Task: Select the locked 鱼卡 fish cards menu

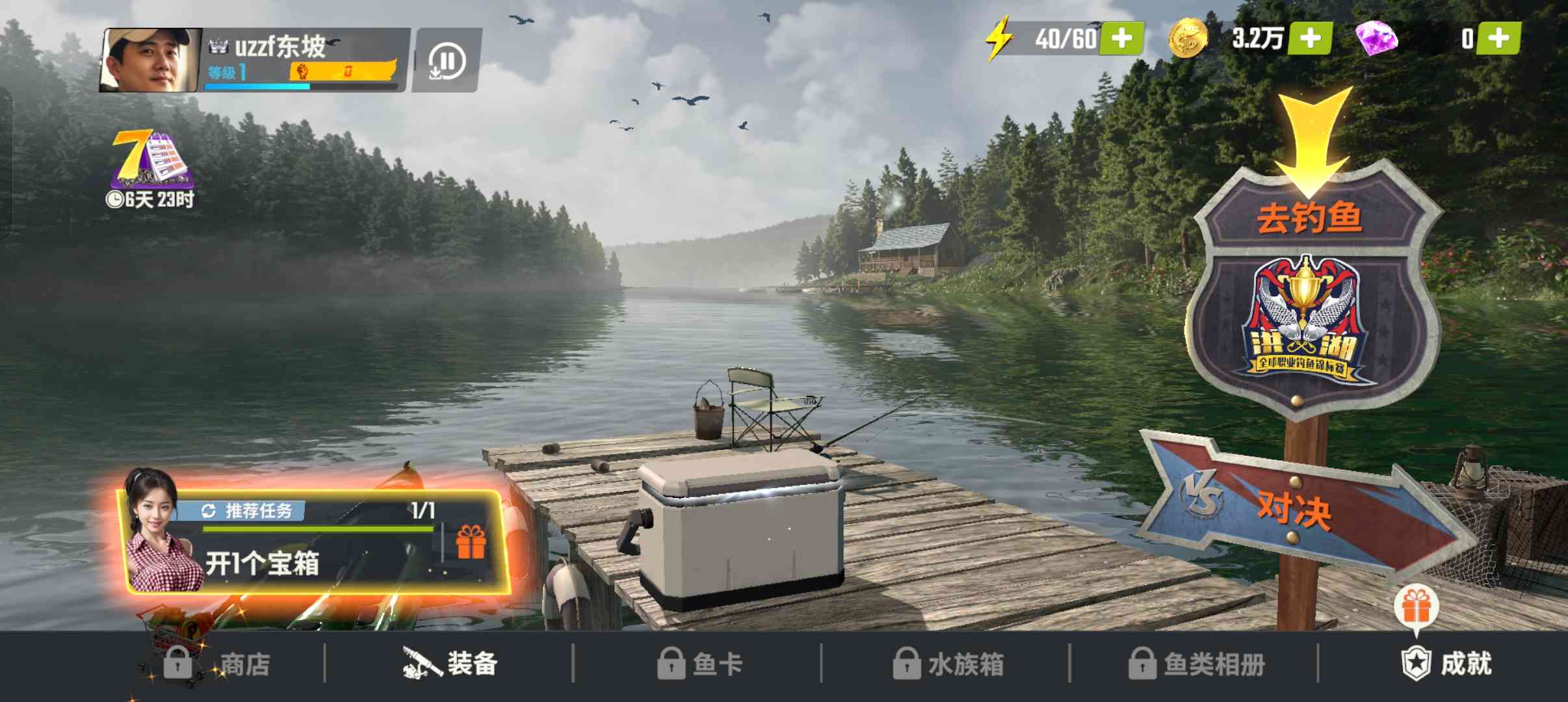Action: (x=699, y=664)
